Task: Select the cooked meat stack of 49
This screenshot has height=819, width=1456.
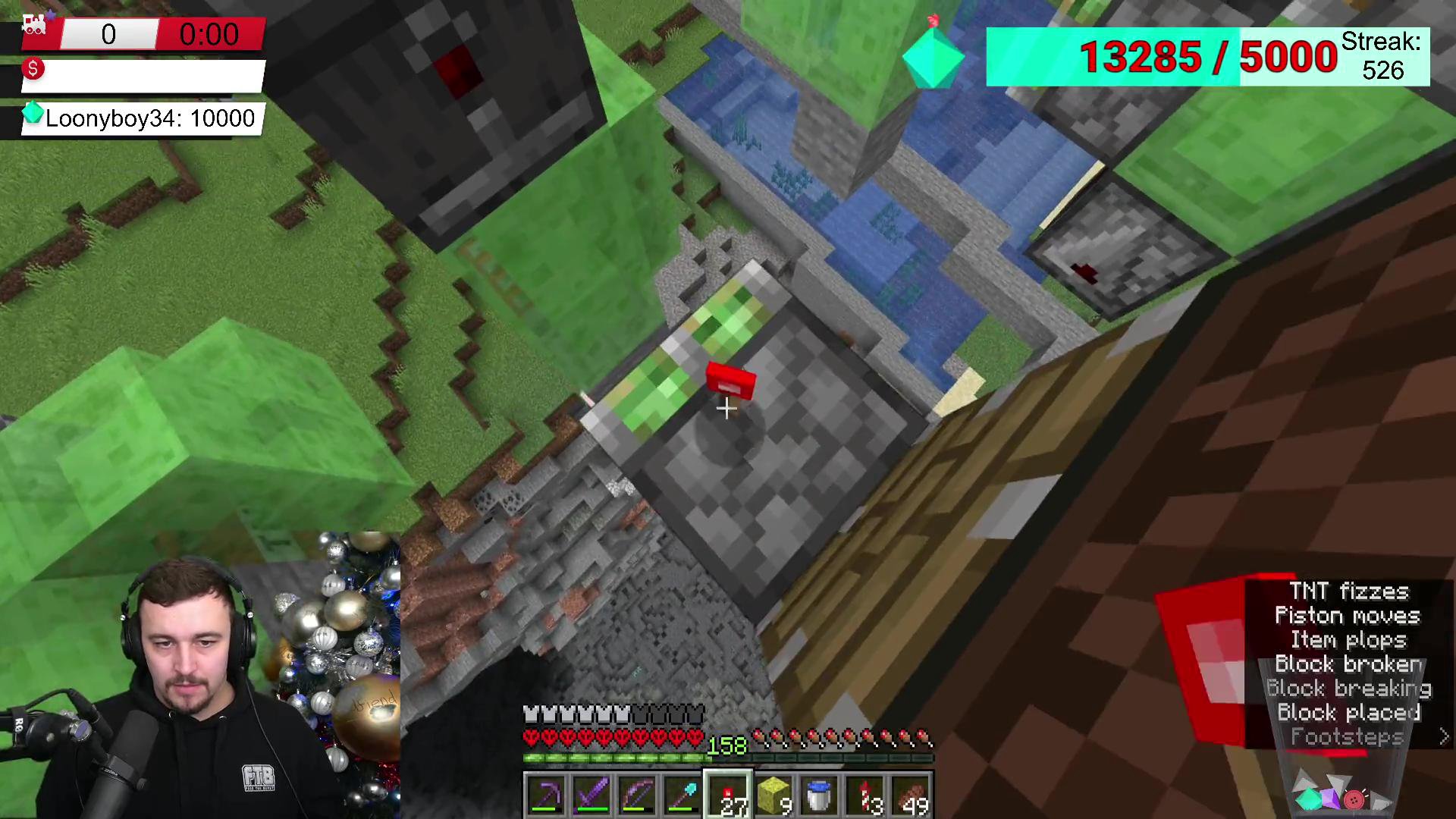Action: [x=910, y=795]
